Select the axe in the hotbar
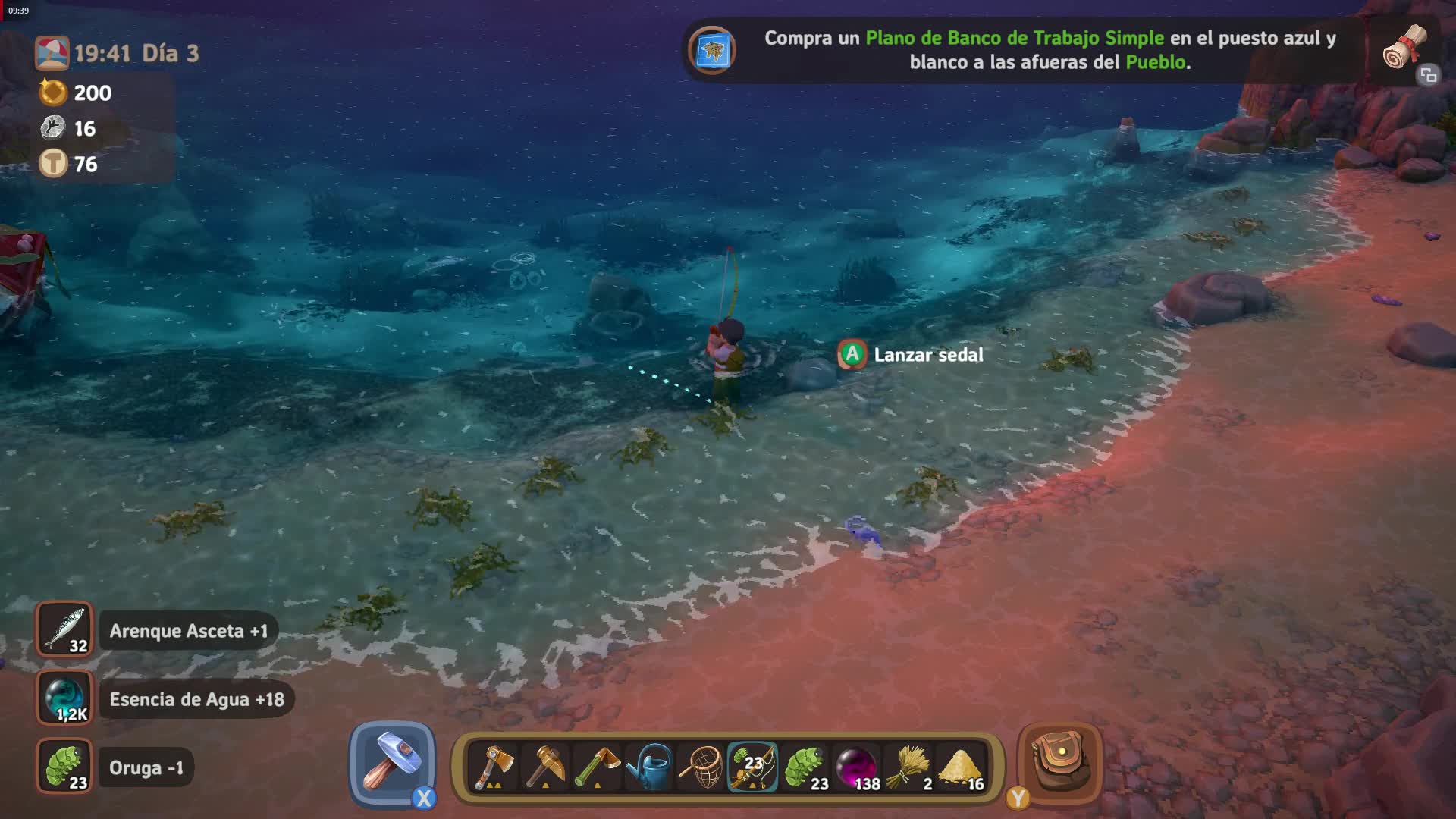Screen dimensions: 1456x819 [x=493, y=767]
